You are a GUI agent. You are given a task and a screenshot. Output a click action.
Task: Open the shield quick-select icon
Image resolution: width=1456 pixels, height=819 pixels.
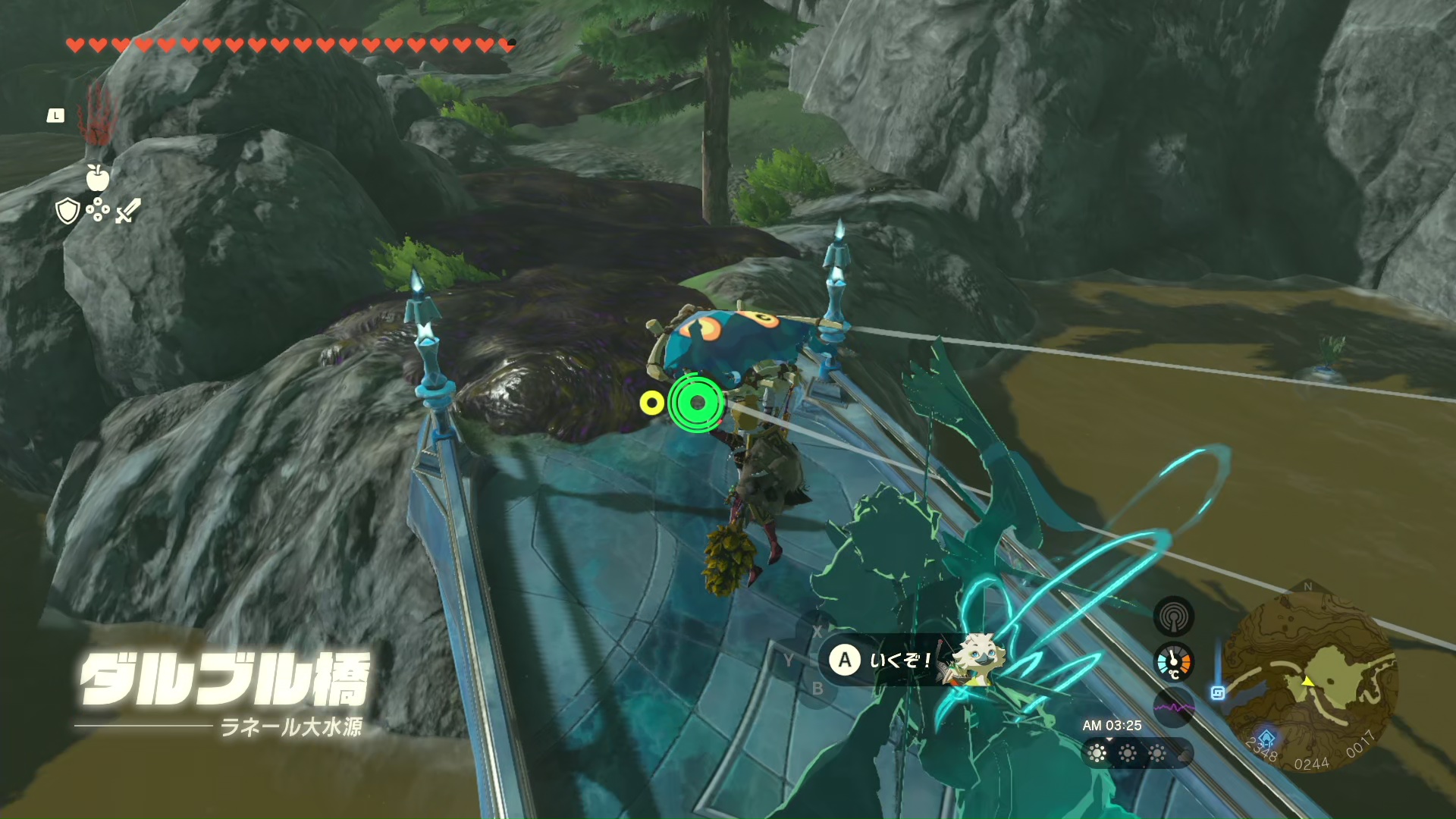68,211
